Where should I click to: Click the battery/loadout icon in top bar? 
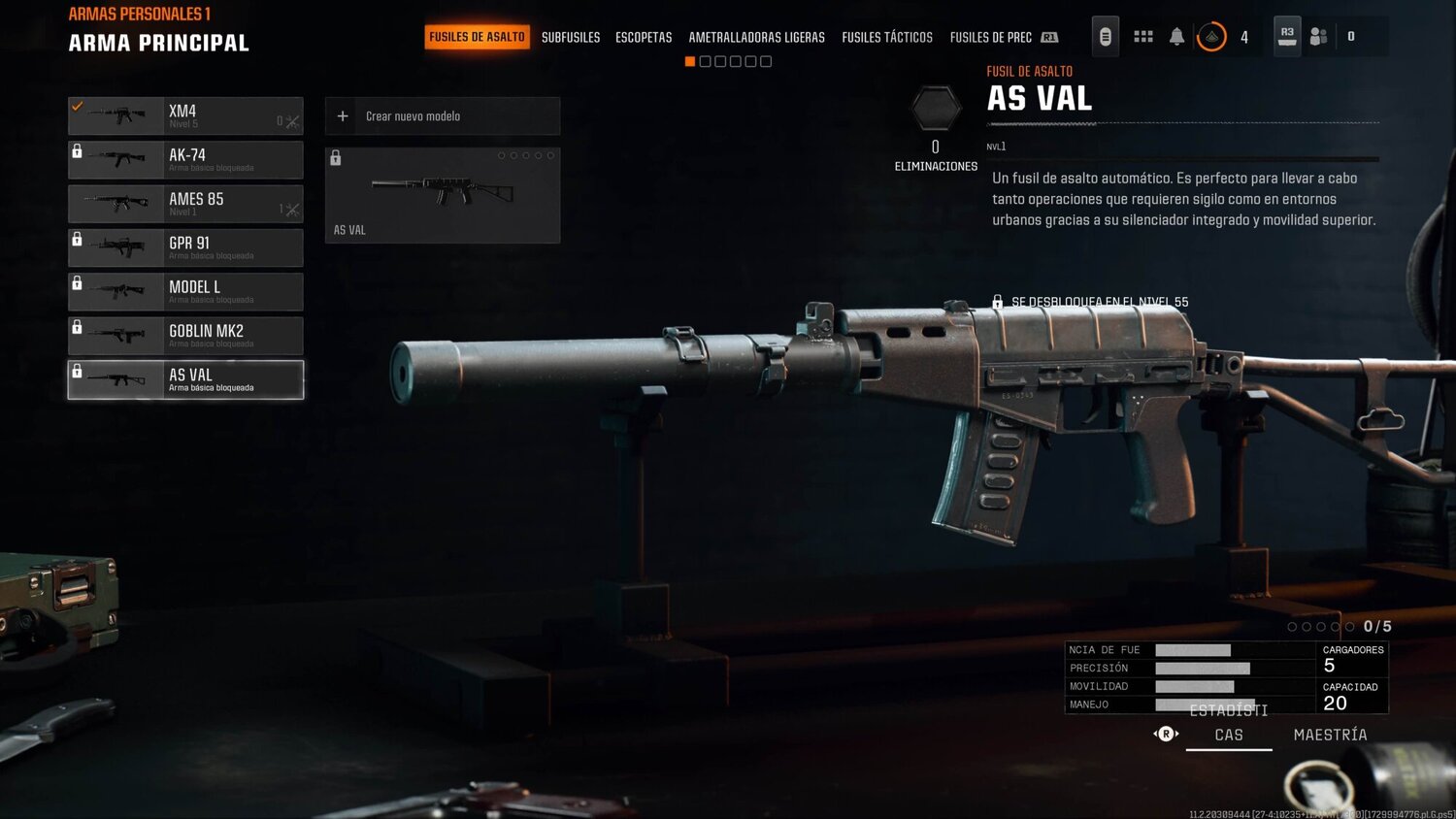click(x=1105, y=35)
